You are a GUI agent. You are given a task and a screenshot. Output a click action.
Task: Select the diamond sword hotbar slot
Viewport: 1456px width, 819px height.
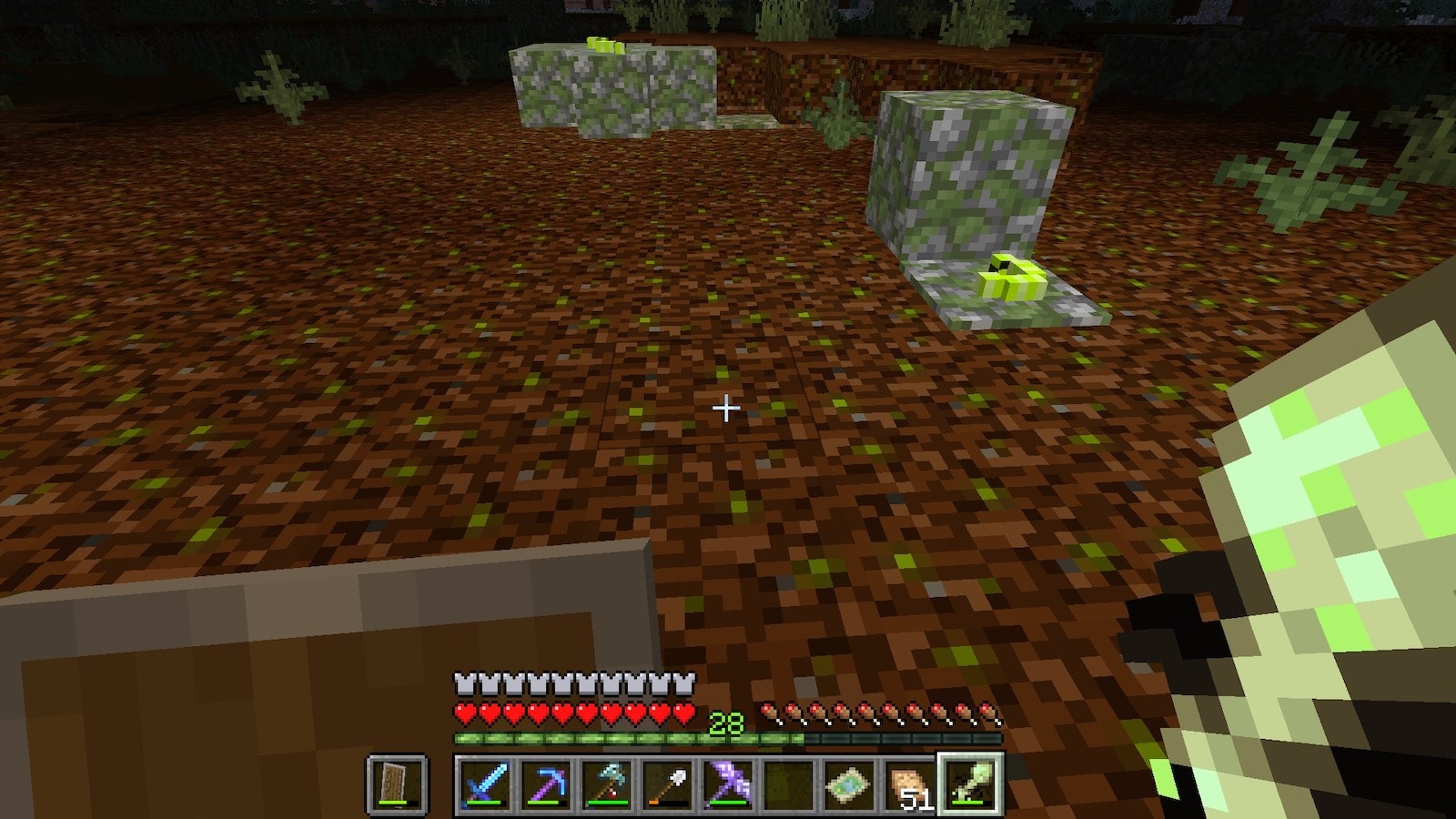(x=484, y=784)
